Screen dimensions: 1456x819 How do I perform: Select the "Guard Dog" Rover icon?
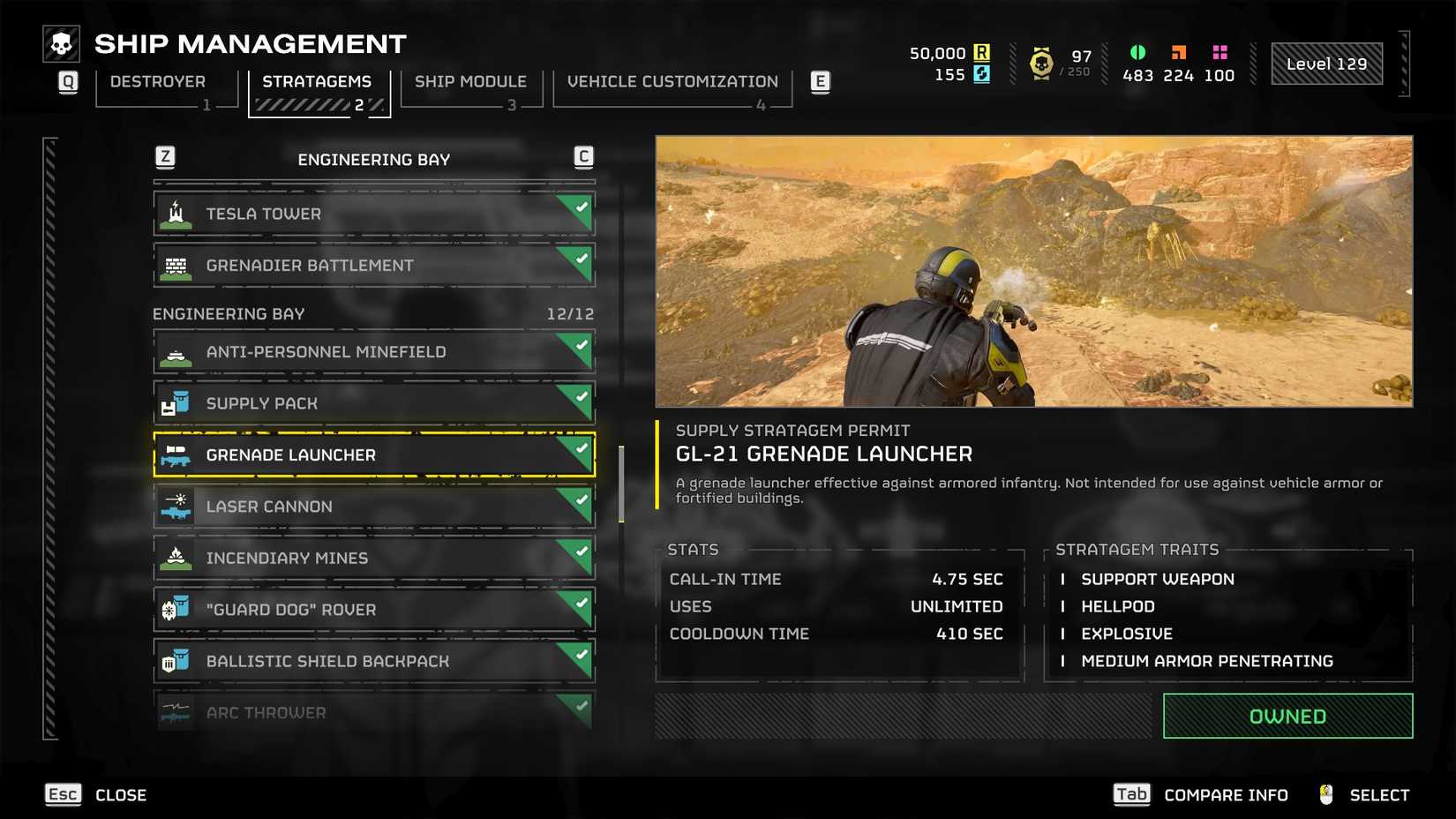tap(176, 608)
